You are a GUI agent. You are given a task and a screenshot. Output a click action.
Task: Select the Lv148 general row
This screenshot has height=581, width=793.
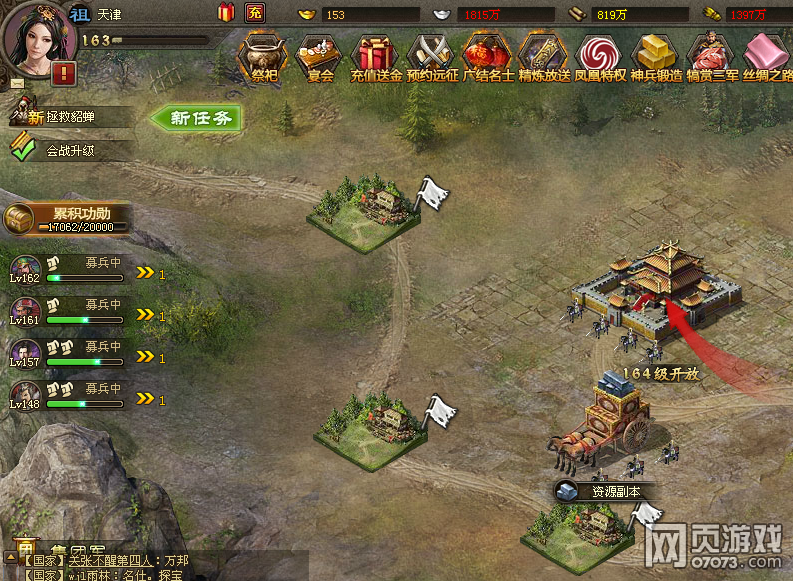pyautogui.click(x=68, y=397)
